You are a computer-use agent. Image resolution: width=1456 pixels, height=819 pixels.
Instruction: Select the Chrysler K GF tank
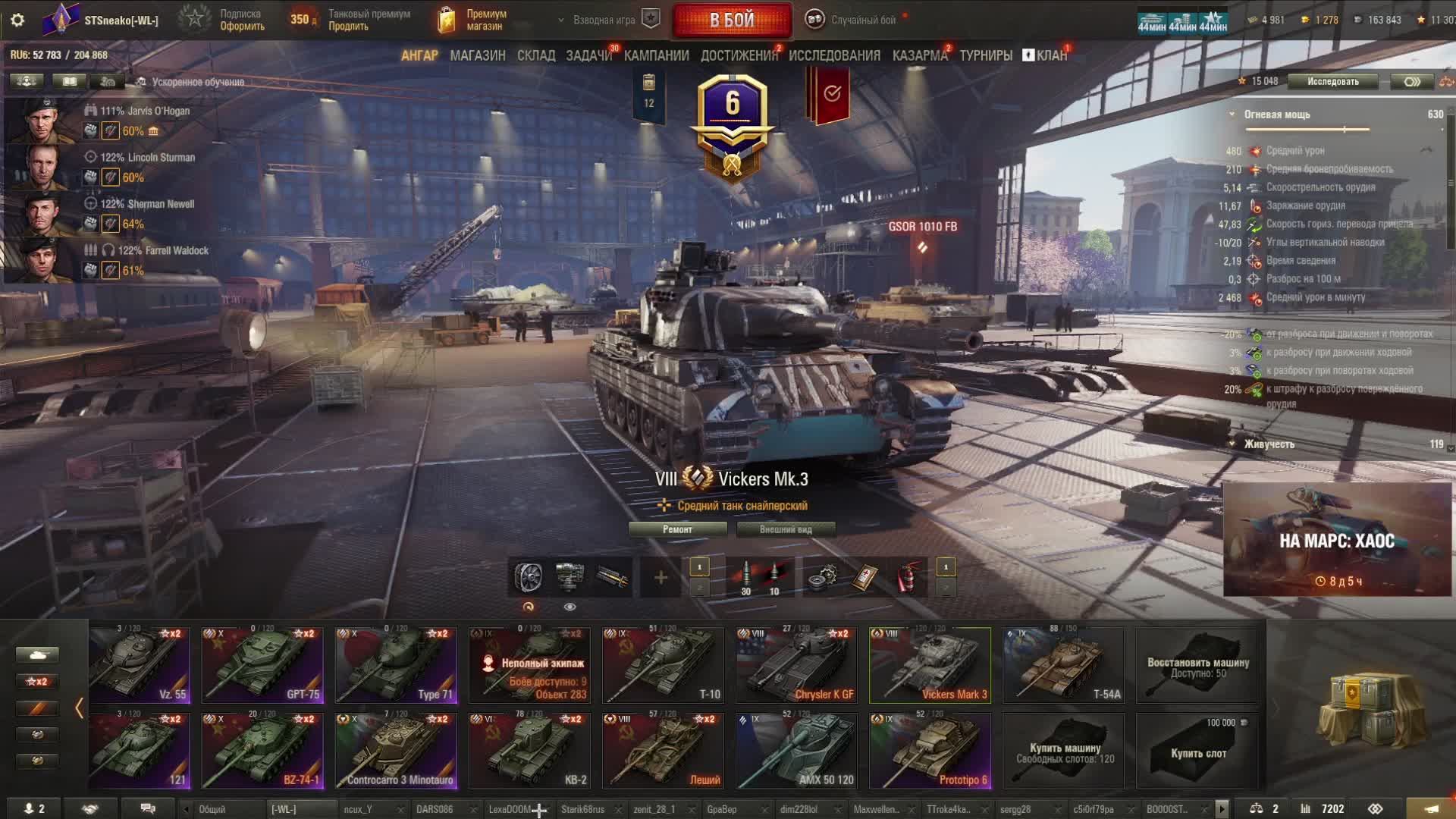pyautogui.click(x=796, y=665)
